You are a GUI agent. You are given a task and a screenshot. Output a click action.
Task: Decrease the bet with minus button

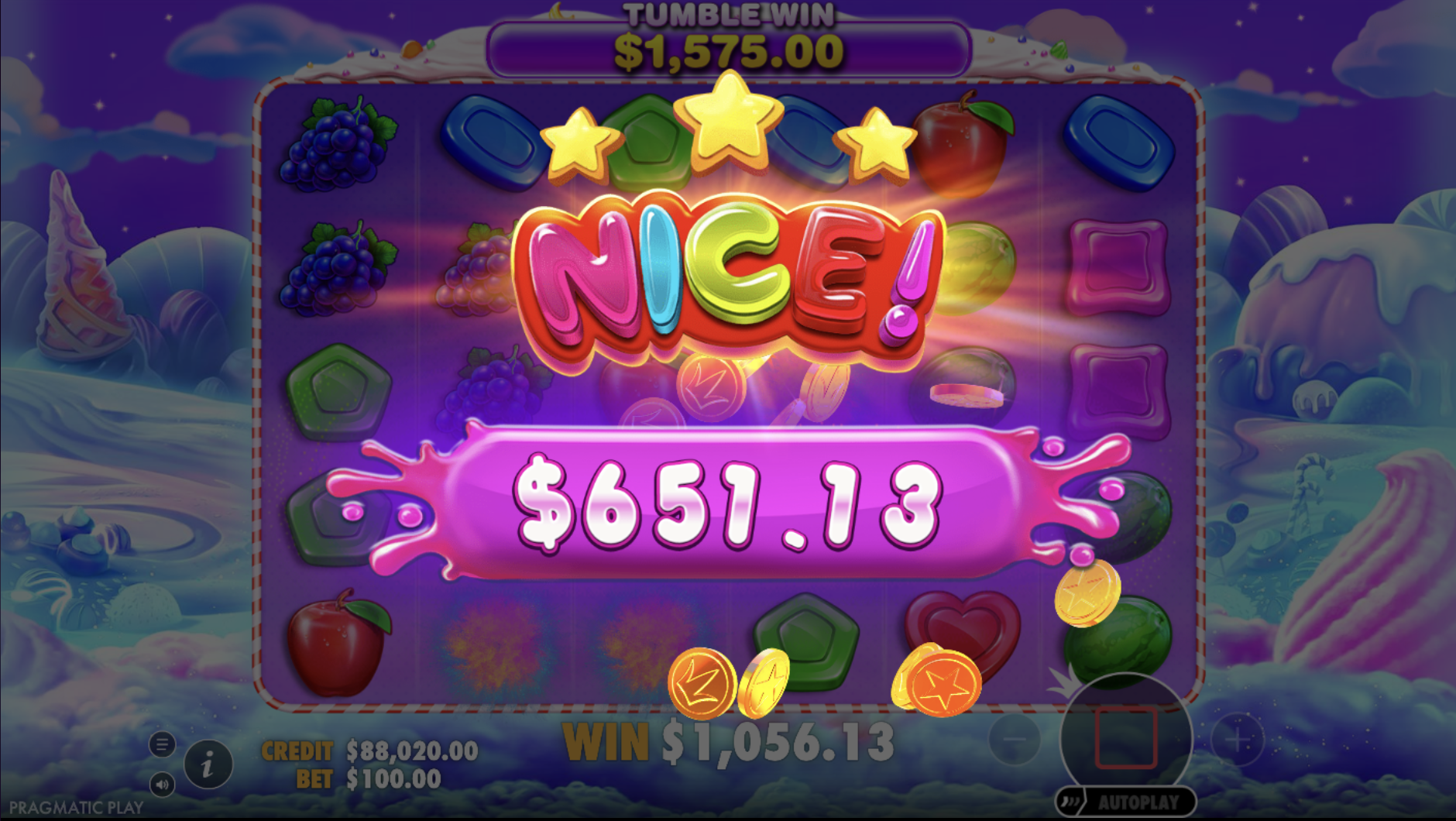pos(1015,740)
